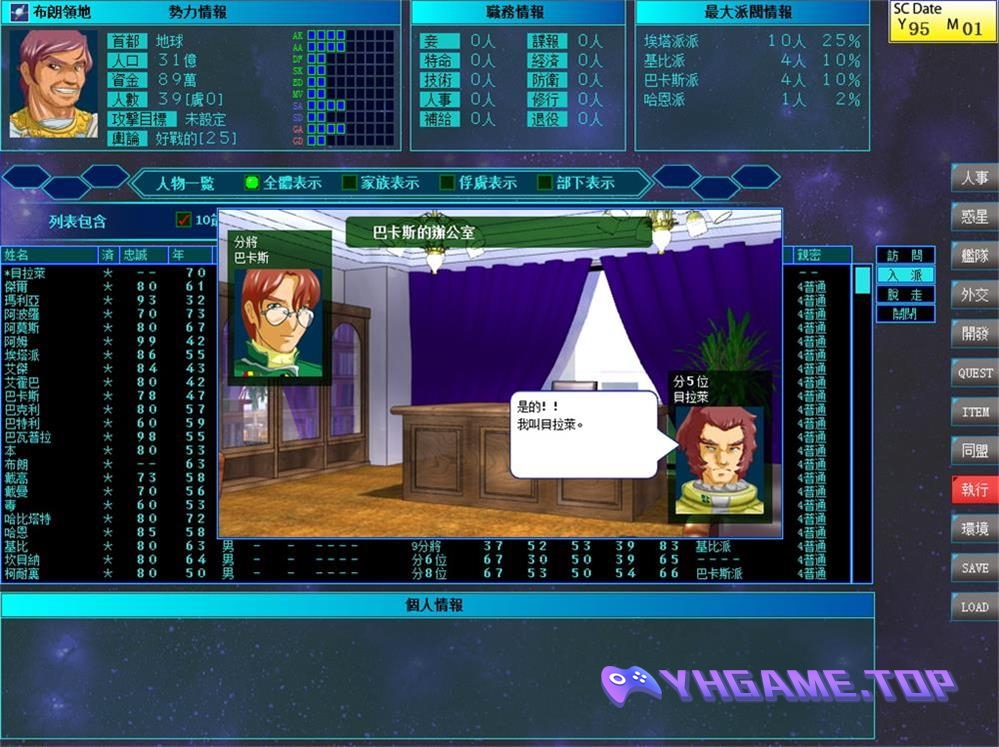Click the LOAD button
The height and width of the screenshot is (747, 999).
(x=974, y=607)
